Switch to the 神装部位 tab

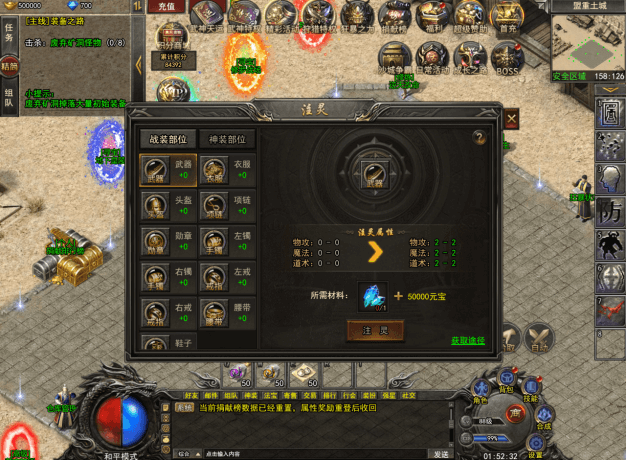coord(226,139)
